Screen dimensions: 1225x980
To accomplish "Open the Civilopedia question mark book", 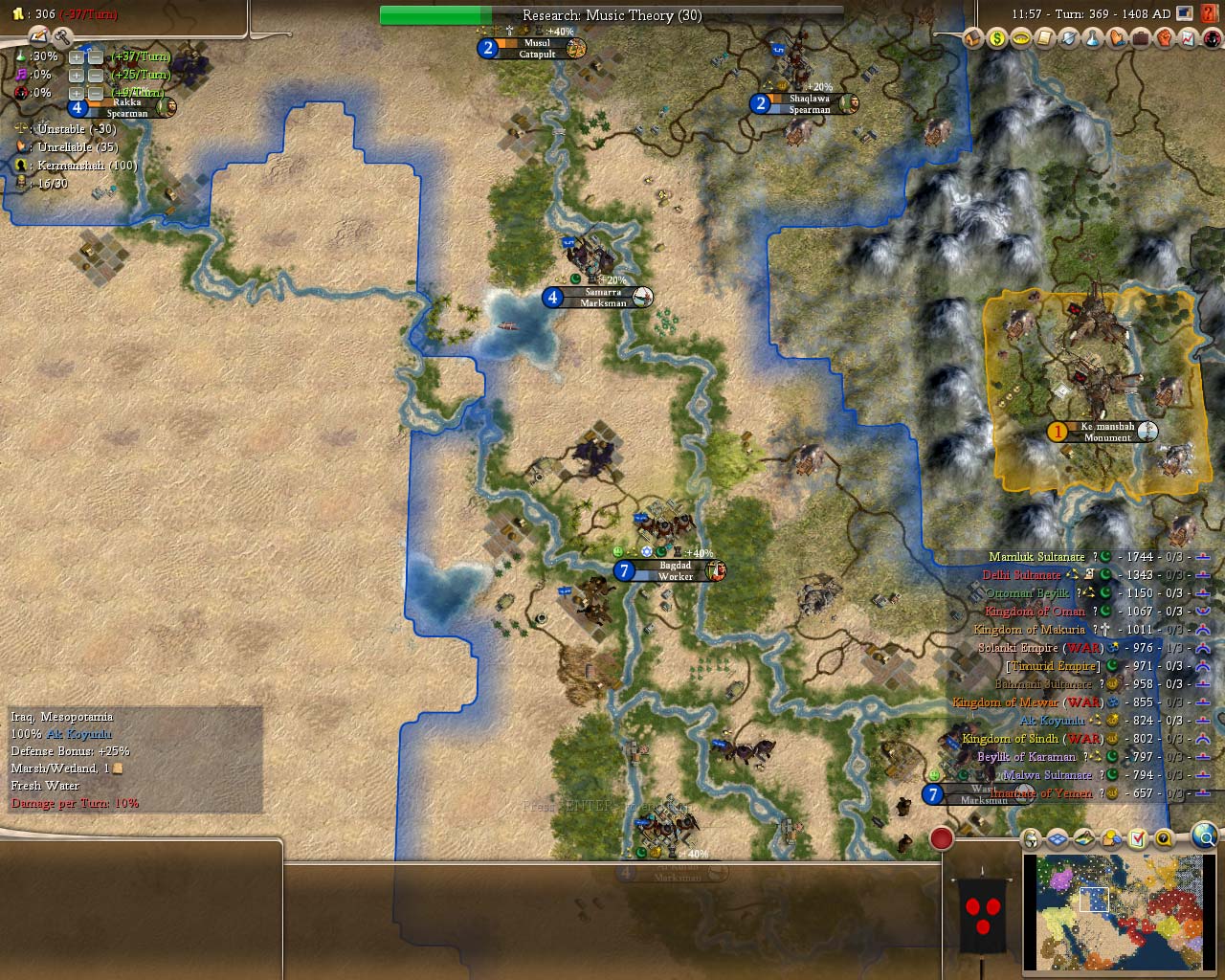I will [x=1211, y=13].
